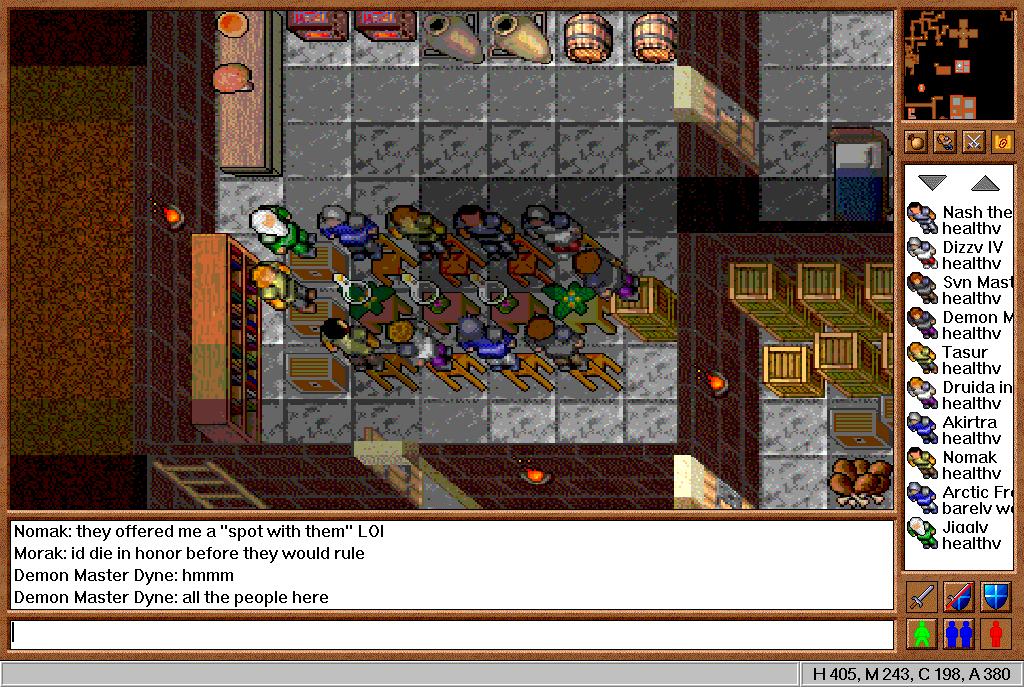Select the orange map scroll button
The height and width of the screenshot is (687, 1024).
pos(1002,142)
